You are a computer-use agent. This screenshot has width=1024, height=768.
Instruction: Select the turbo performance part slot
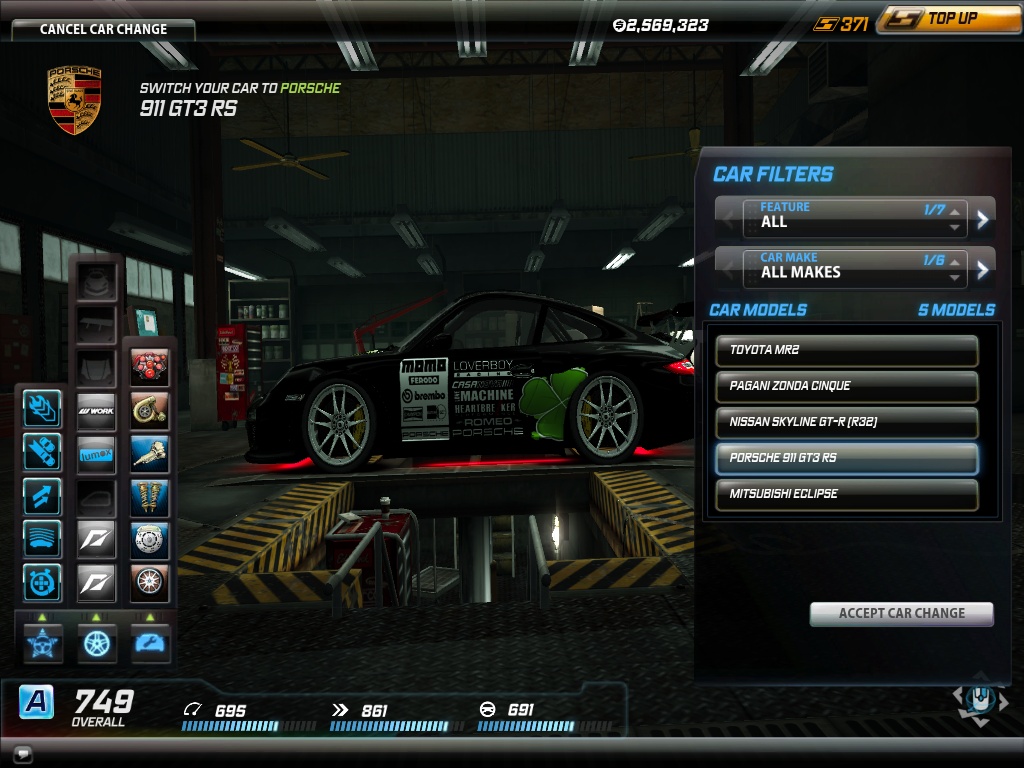pyautogui.click(x=150, y=410)
